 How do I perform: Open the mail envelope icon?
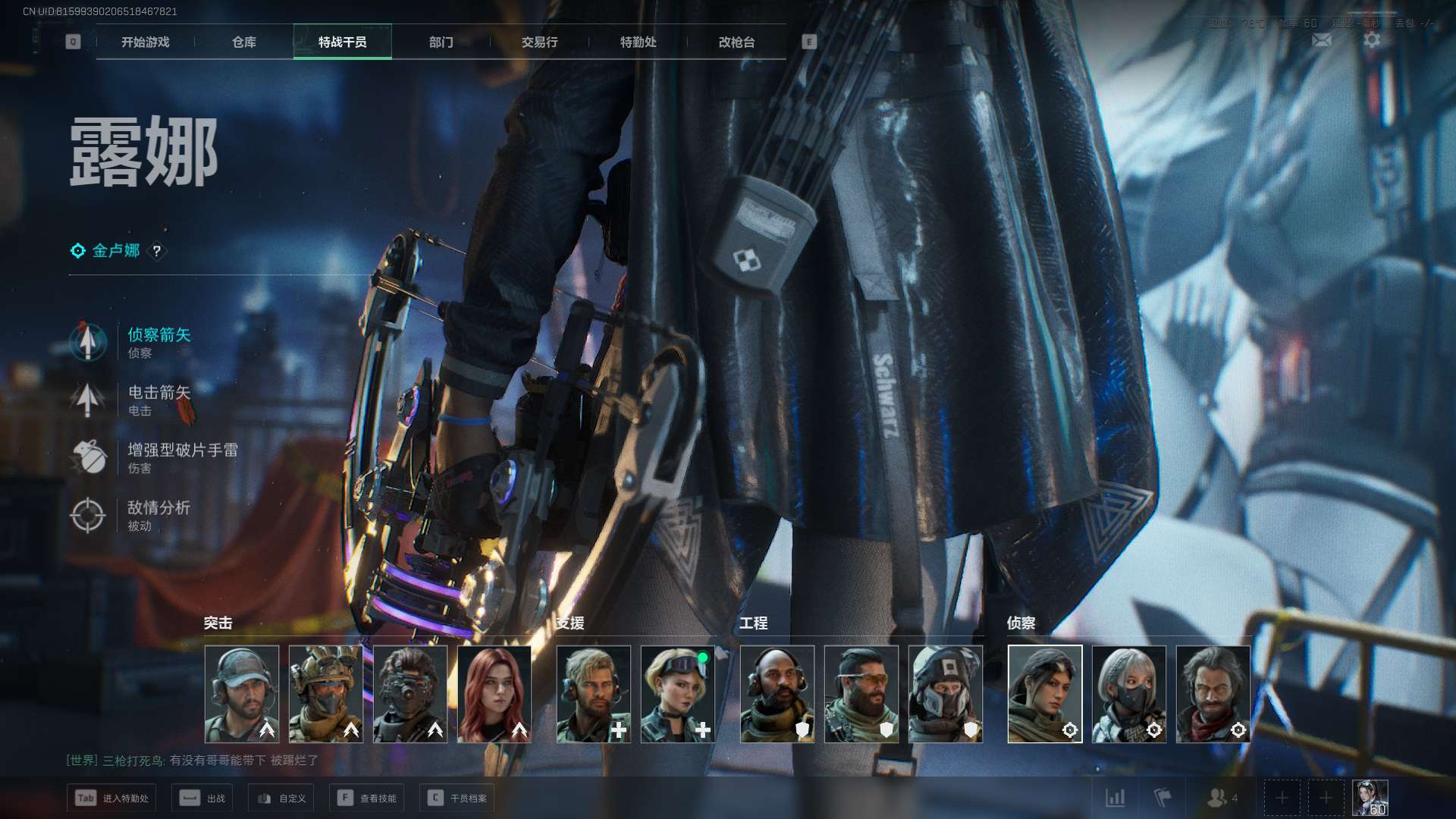[x=1321, y=40]
